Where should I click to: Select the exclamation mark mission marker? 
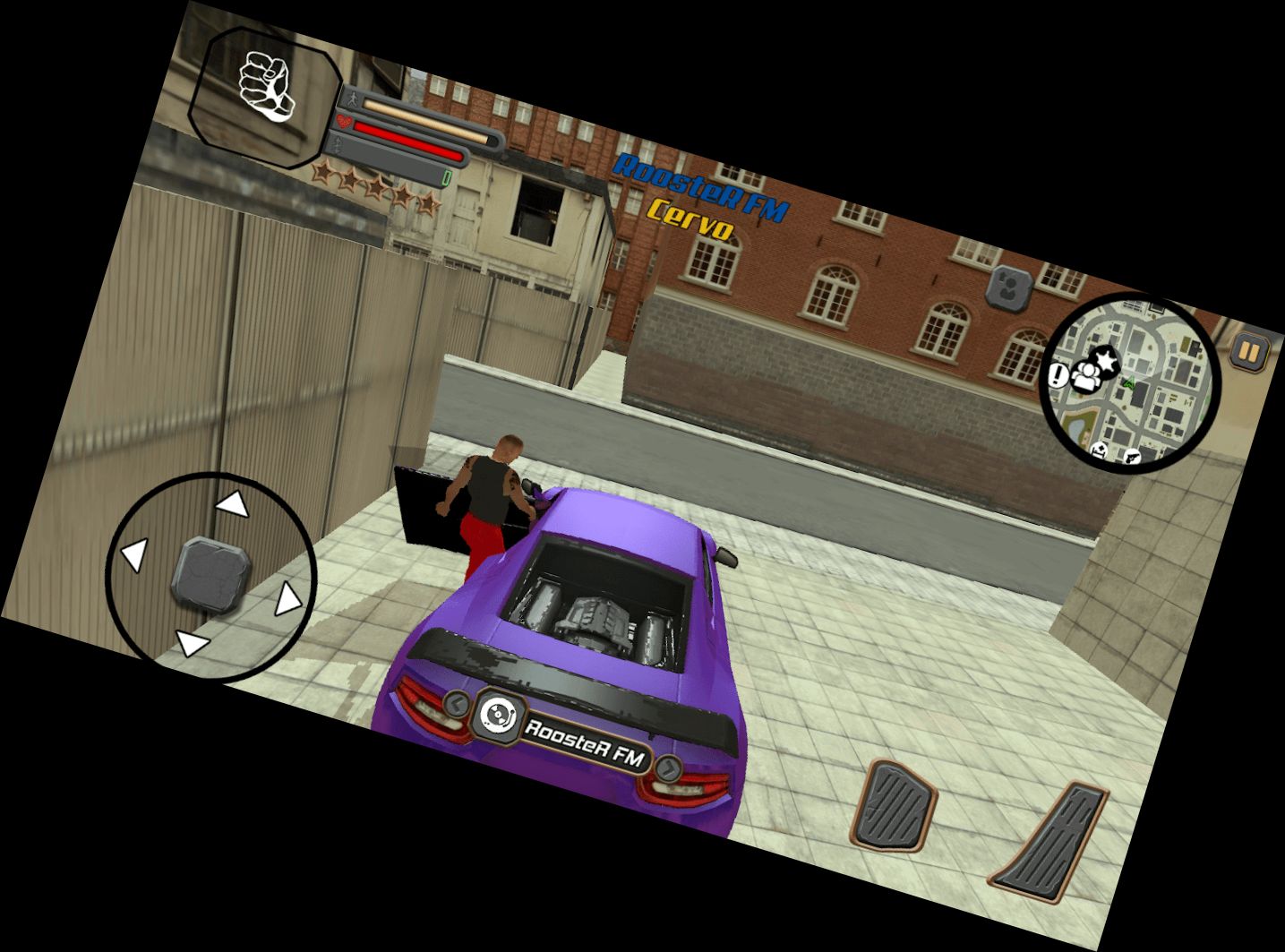click(x=1059, y=374)
